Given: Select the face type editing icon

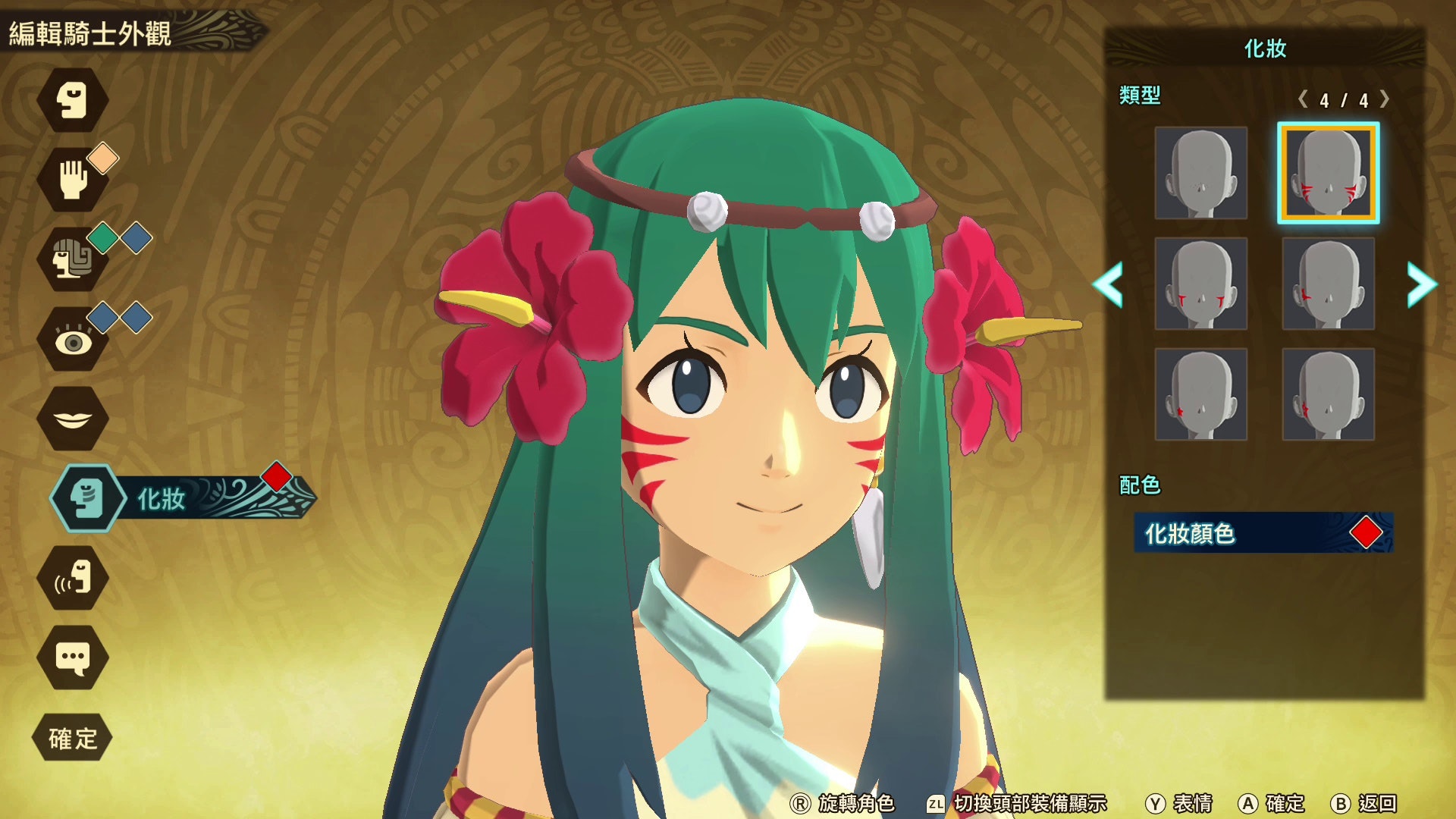Looking at the screenshot, I should coord(74,101).
